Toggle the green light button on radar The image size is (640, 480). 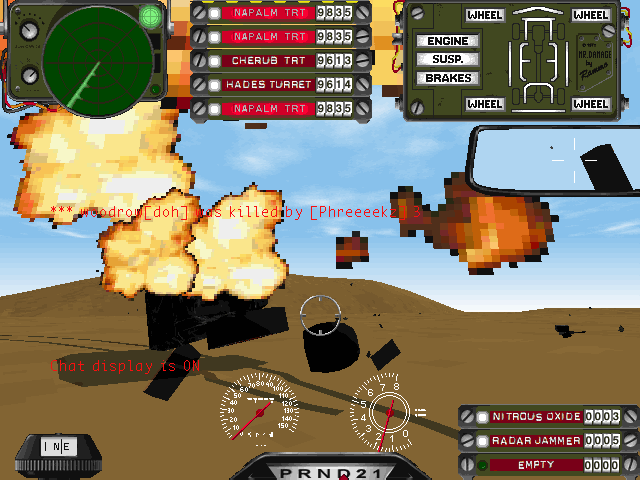150,15
